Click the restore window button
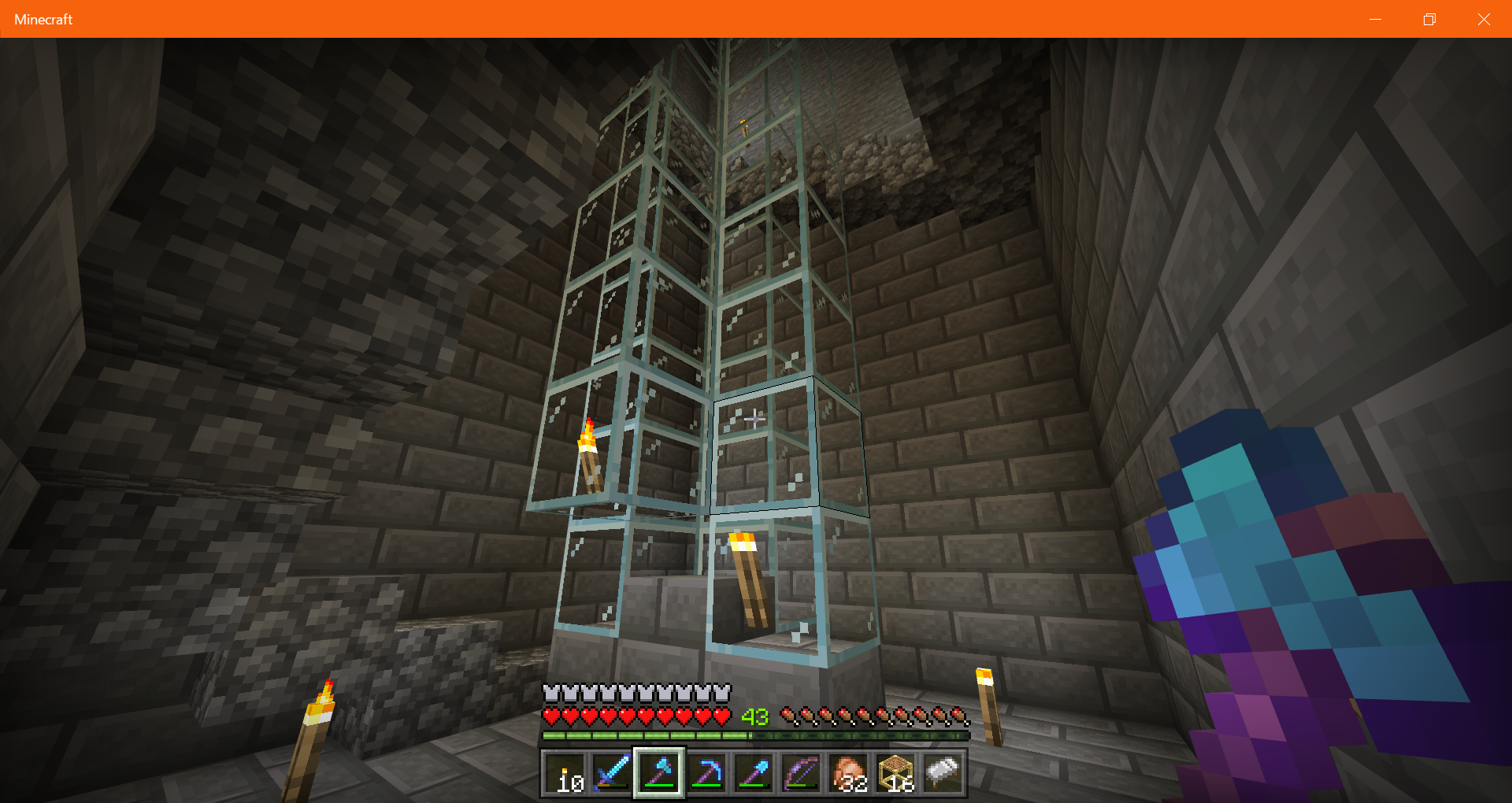 pos(1429,19)
